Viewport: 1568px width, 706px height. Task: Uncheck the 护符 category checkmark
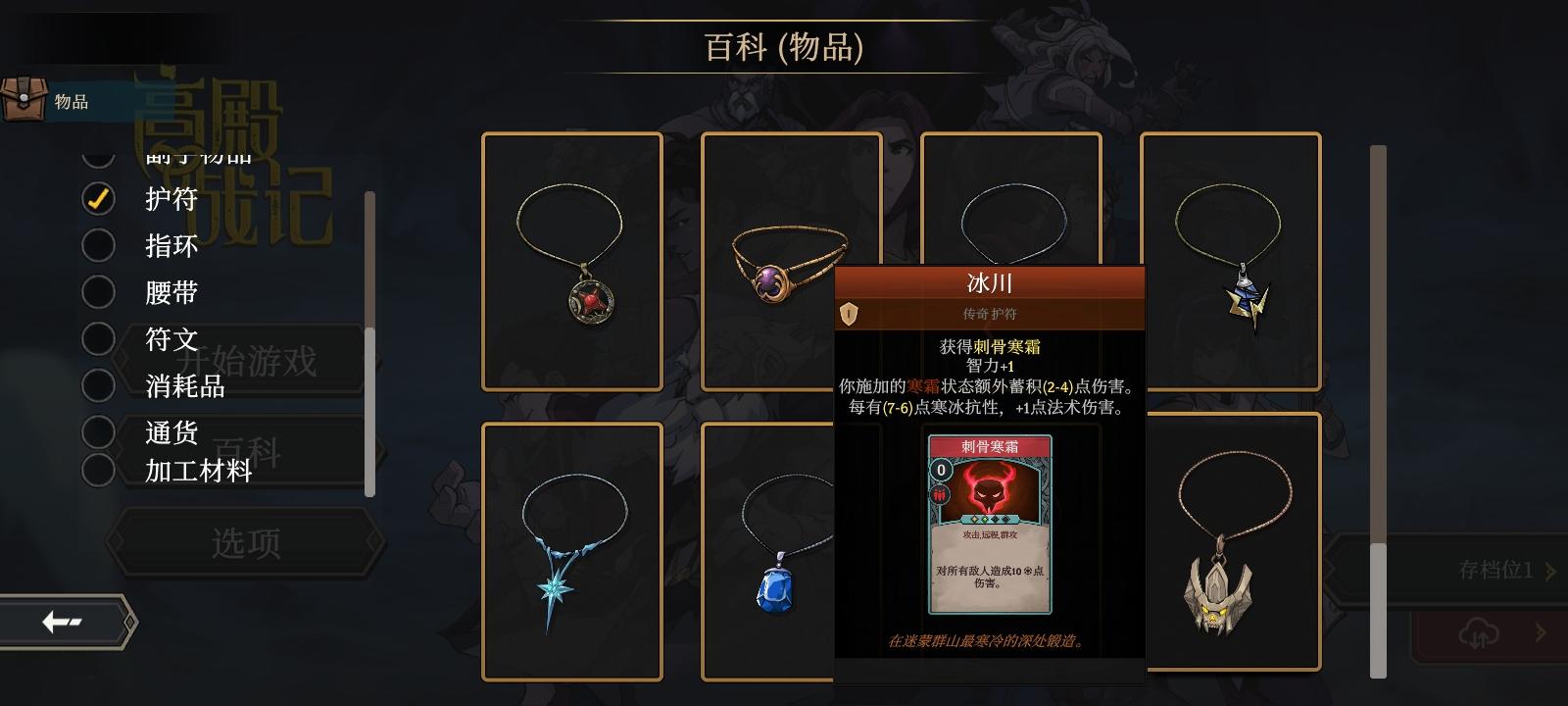tap(98, 198)
